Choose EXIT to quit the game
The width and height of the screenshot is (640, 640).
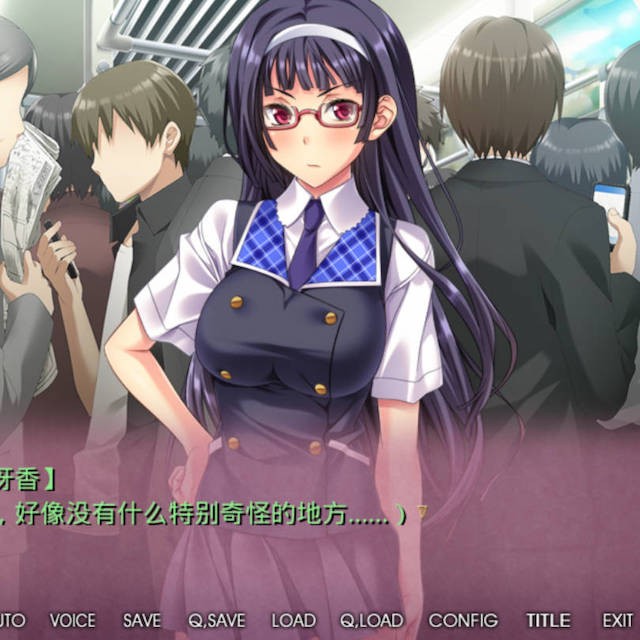pyautogui.click(x=618, y=621)
